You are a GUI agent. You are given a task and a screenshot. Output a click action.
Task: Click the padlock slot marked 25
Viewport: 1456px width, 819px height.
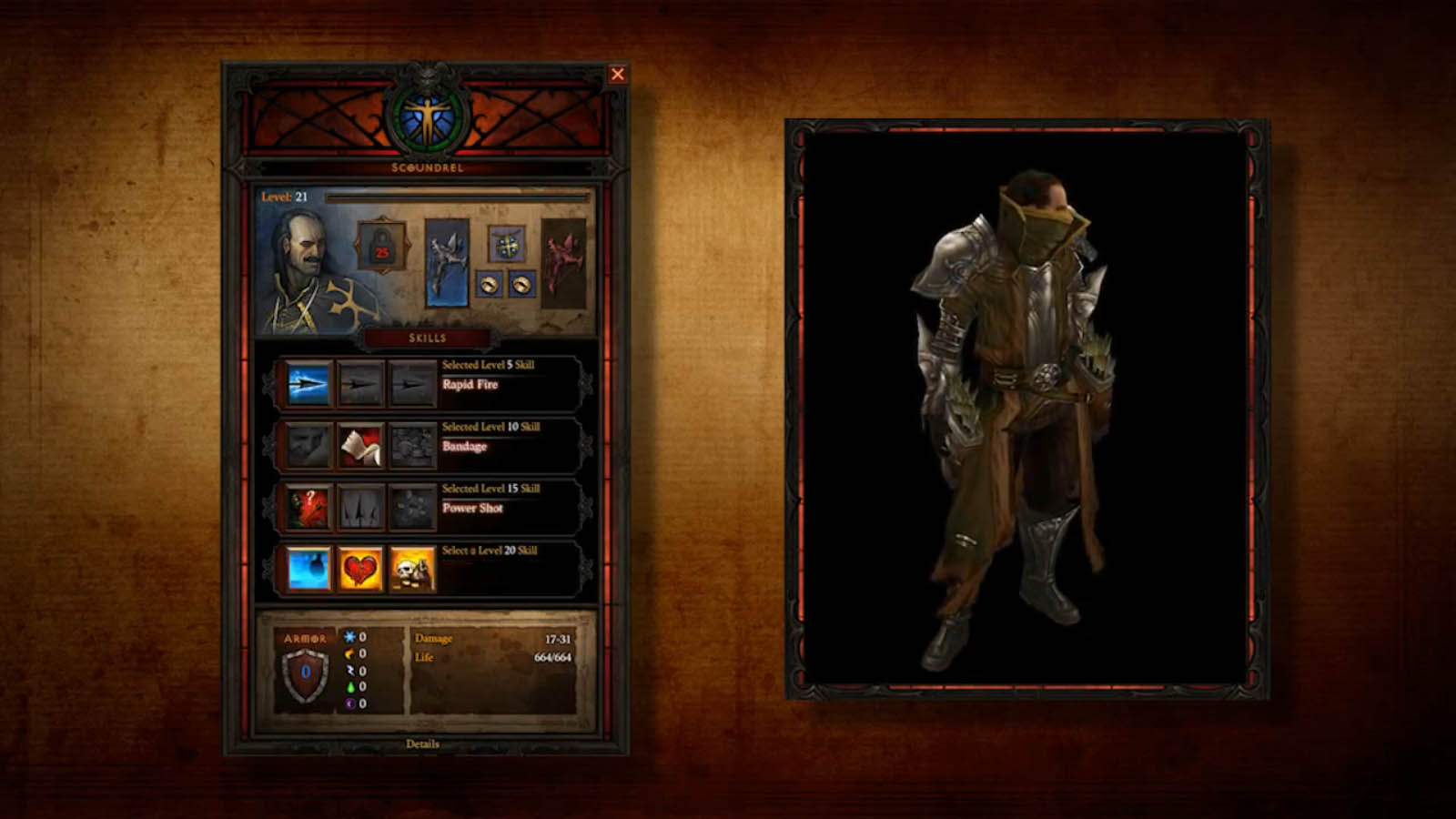pos(382,246)
